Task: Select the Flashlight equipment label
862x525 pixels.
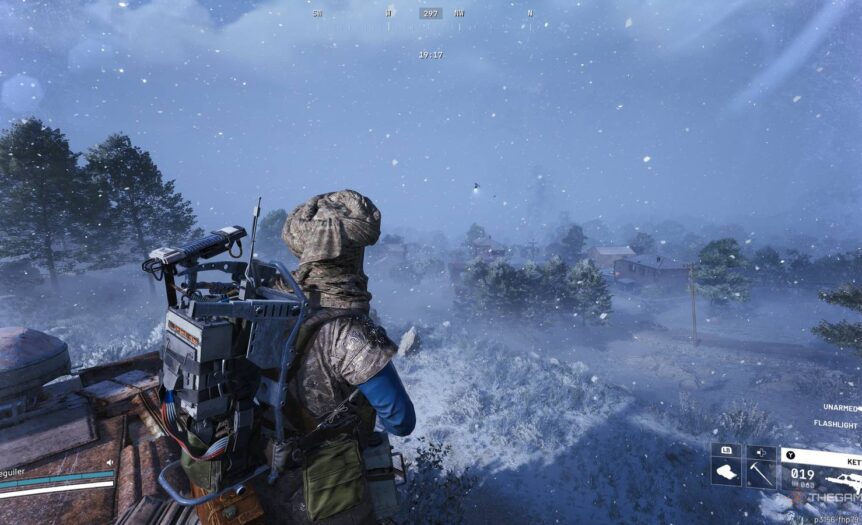Action: pos(835,424)
